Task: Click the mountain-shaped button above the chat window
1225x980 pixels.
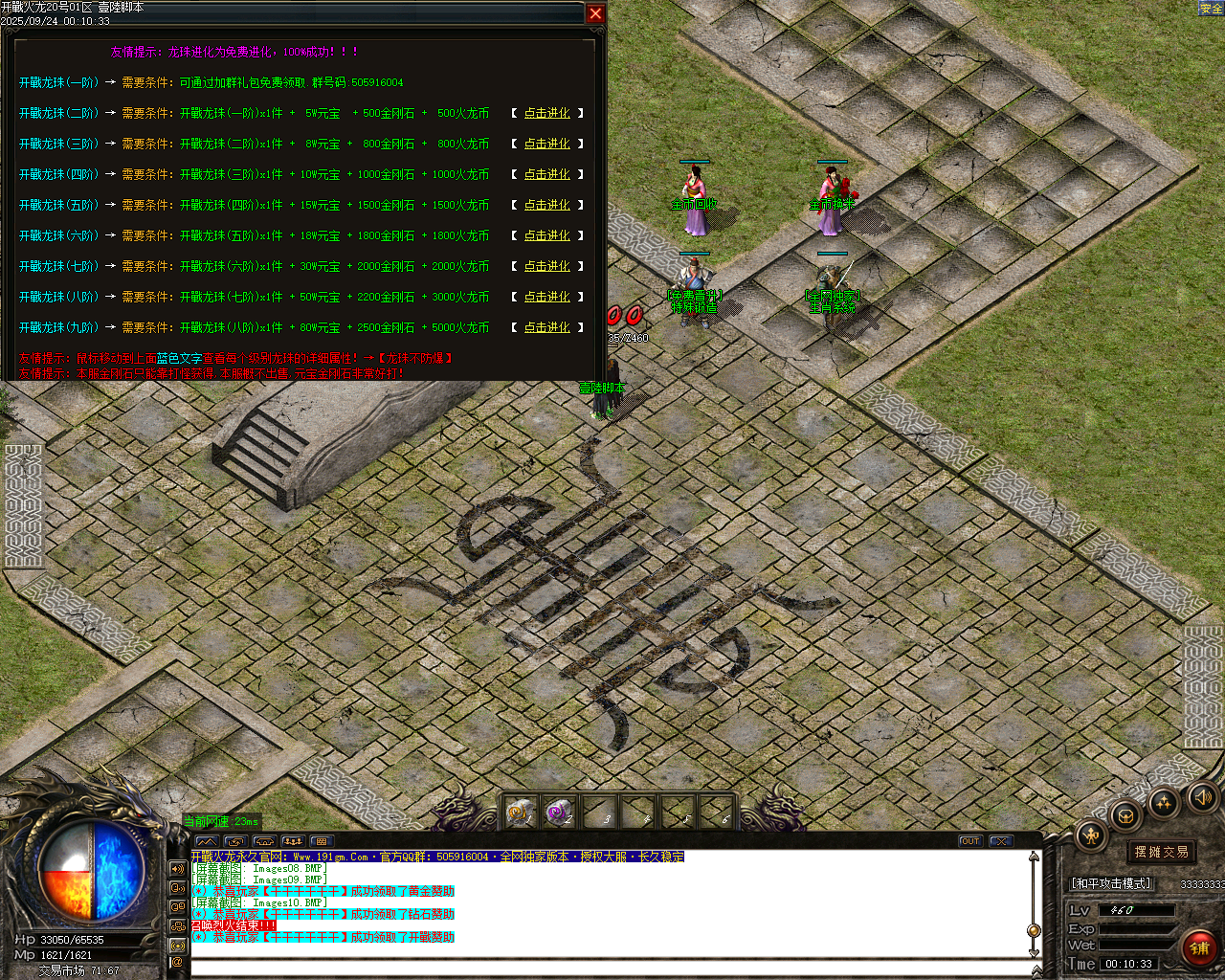Action: pyautogui.click(x=207, y=841)
